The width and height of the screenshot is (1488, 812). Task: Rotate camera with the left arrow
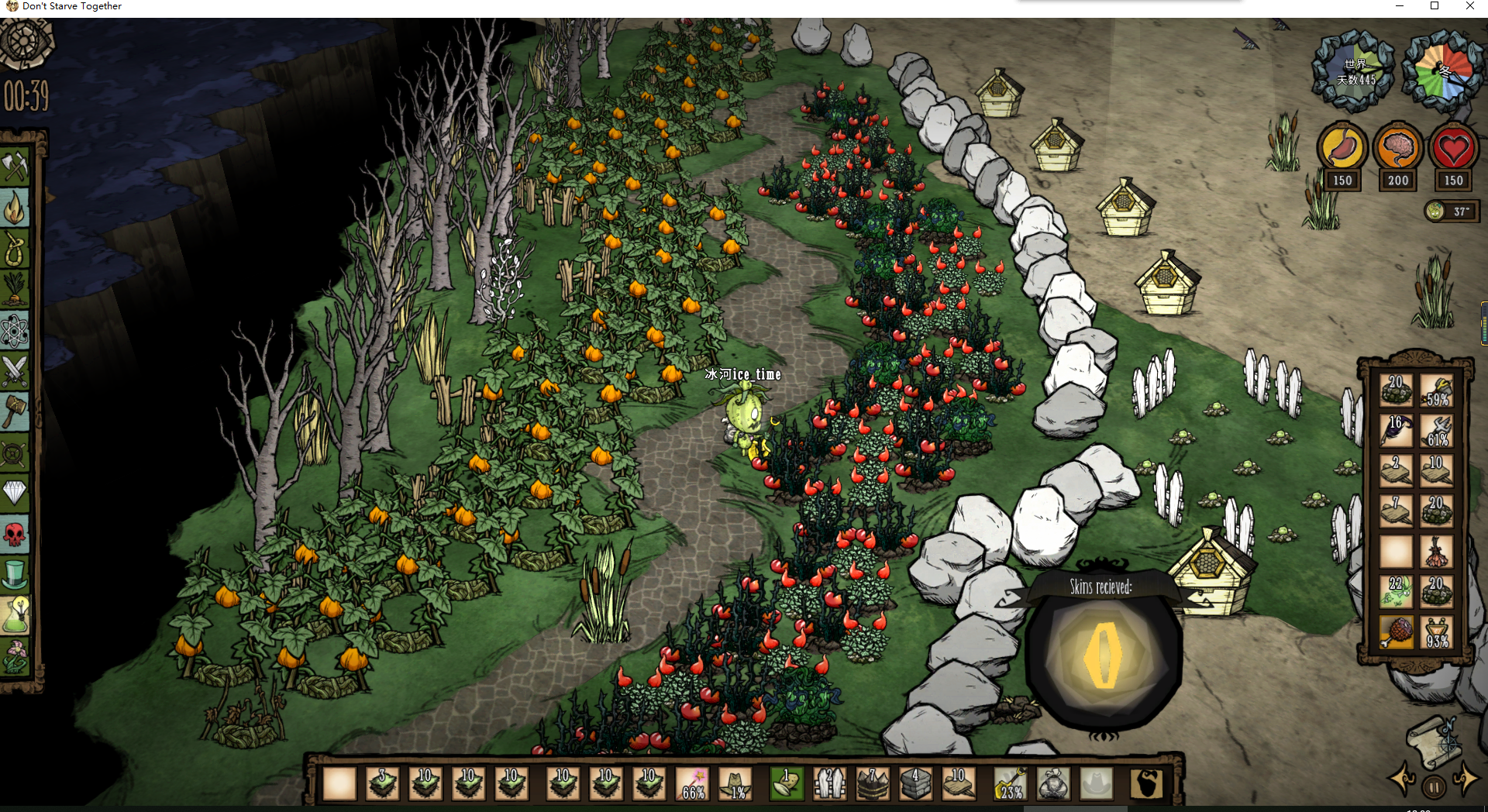pos(1402,779)
